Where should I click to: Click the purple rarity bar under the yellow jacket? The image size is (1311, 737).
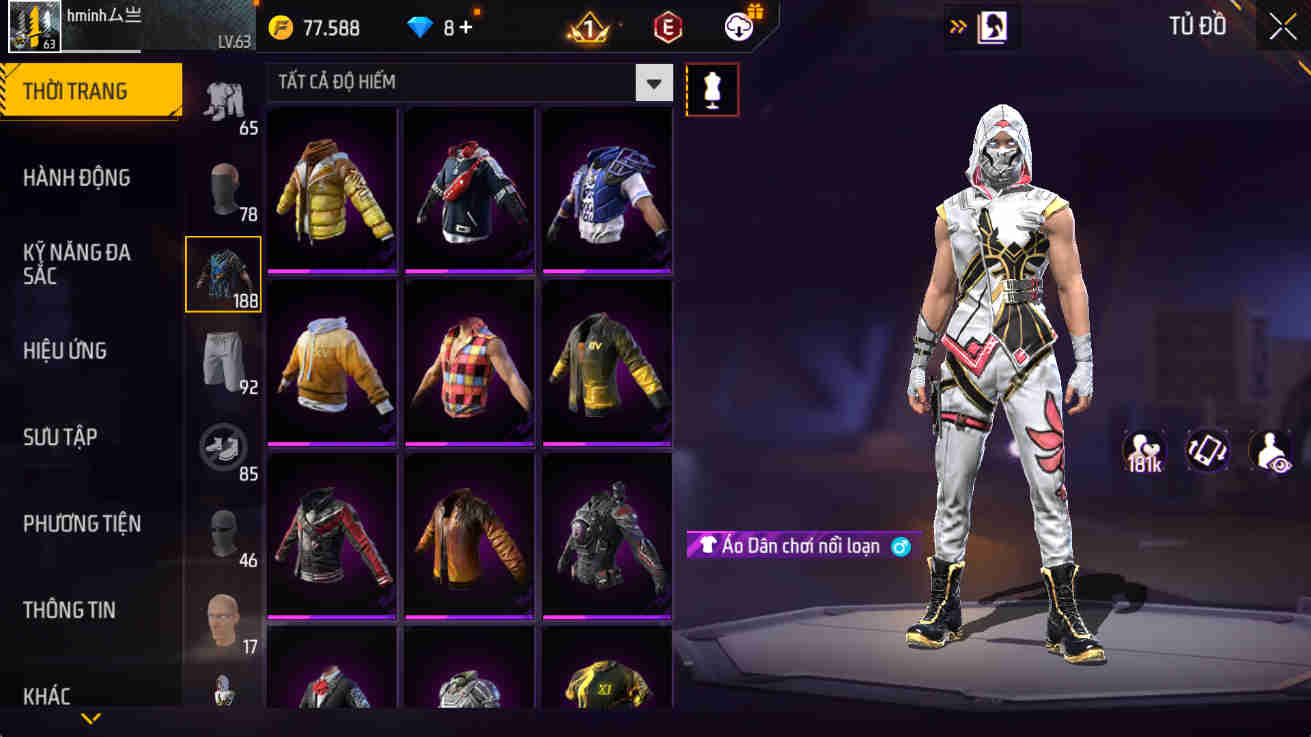click(x=331, y=272)
